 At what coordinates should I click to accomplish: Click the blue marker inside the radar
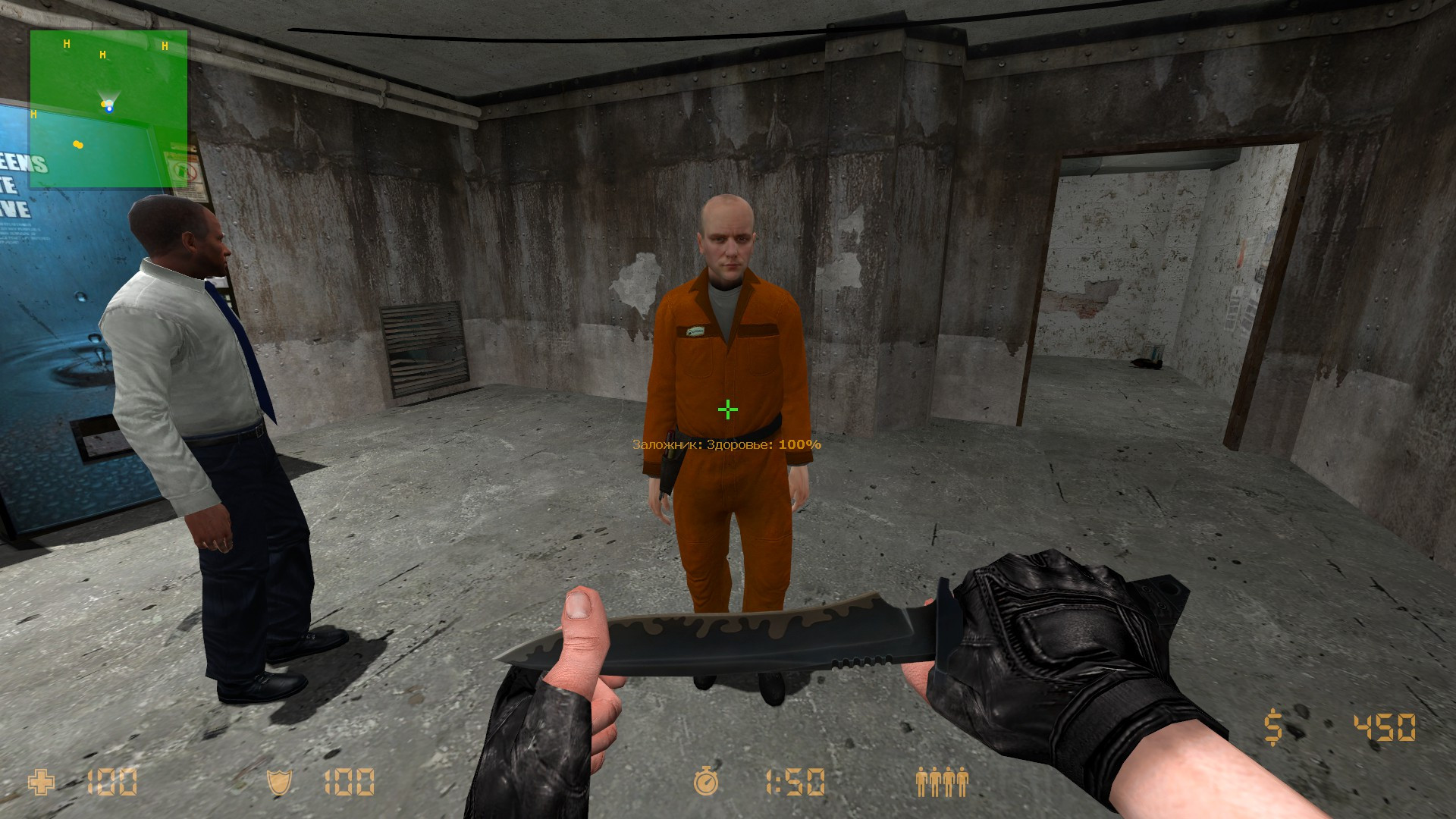pos(108,108)
